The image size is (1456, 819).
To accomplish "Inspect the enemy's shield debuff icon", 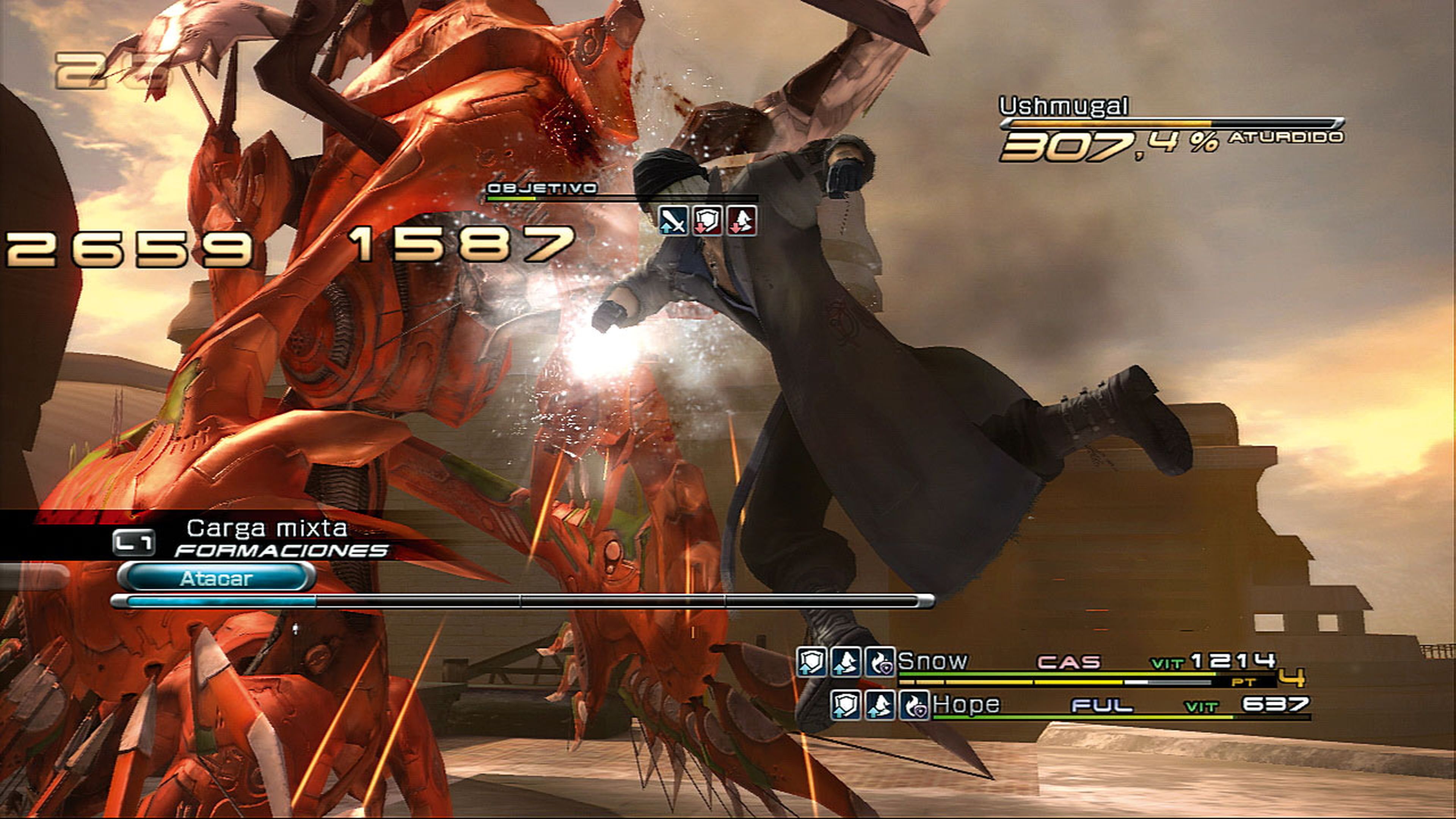I will 707,220.
